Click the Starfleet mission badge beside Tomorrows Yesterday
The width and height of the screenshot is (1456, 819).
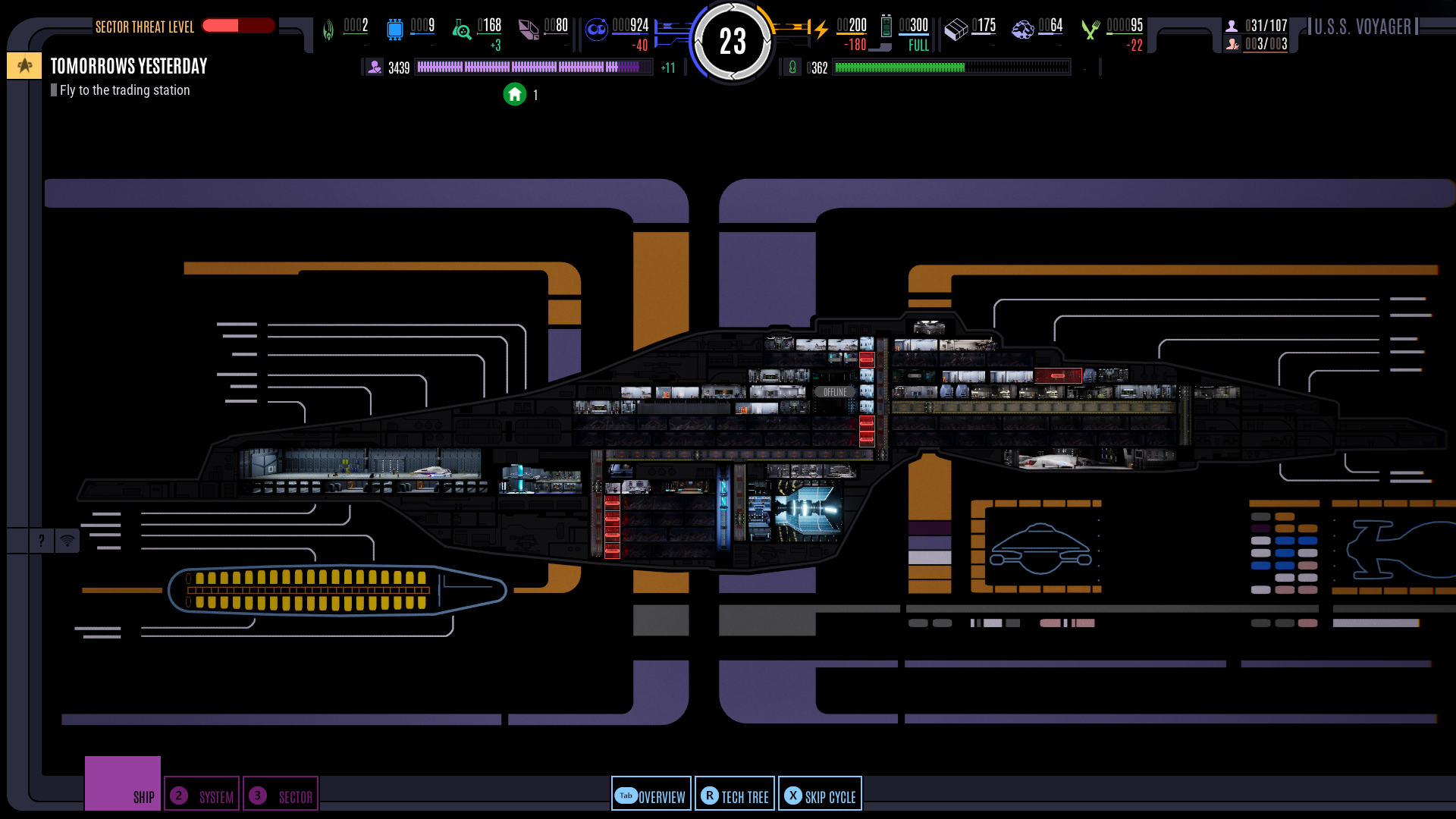pyautogui.click(x=24, y=65)
